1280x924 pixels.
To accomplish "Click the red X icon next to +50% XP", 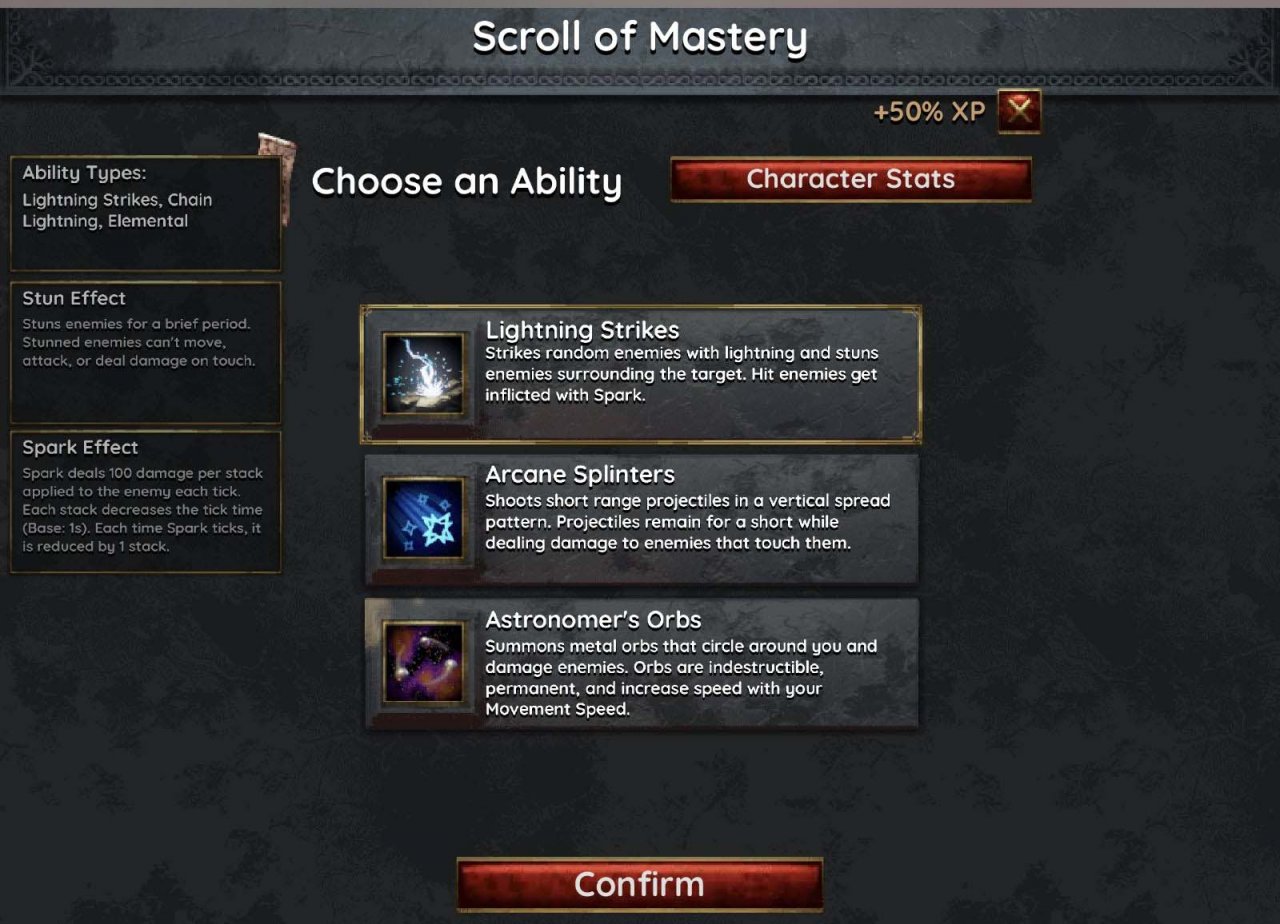I will click(x=1017, y=112).
